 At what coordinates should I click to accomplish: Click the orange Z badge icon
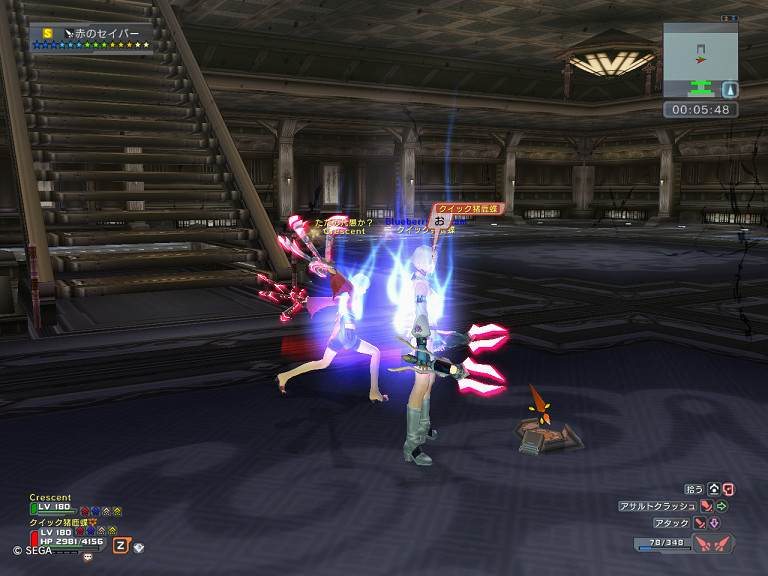pos(121,545)
